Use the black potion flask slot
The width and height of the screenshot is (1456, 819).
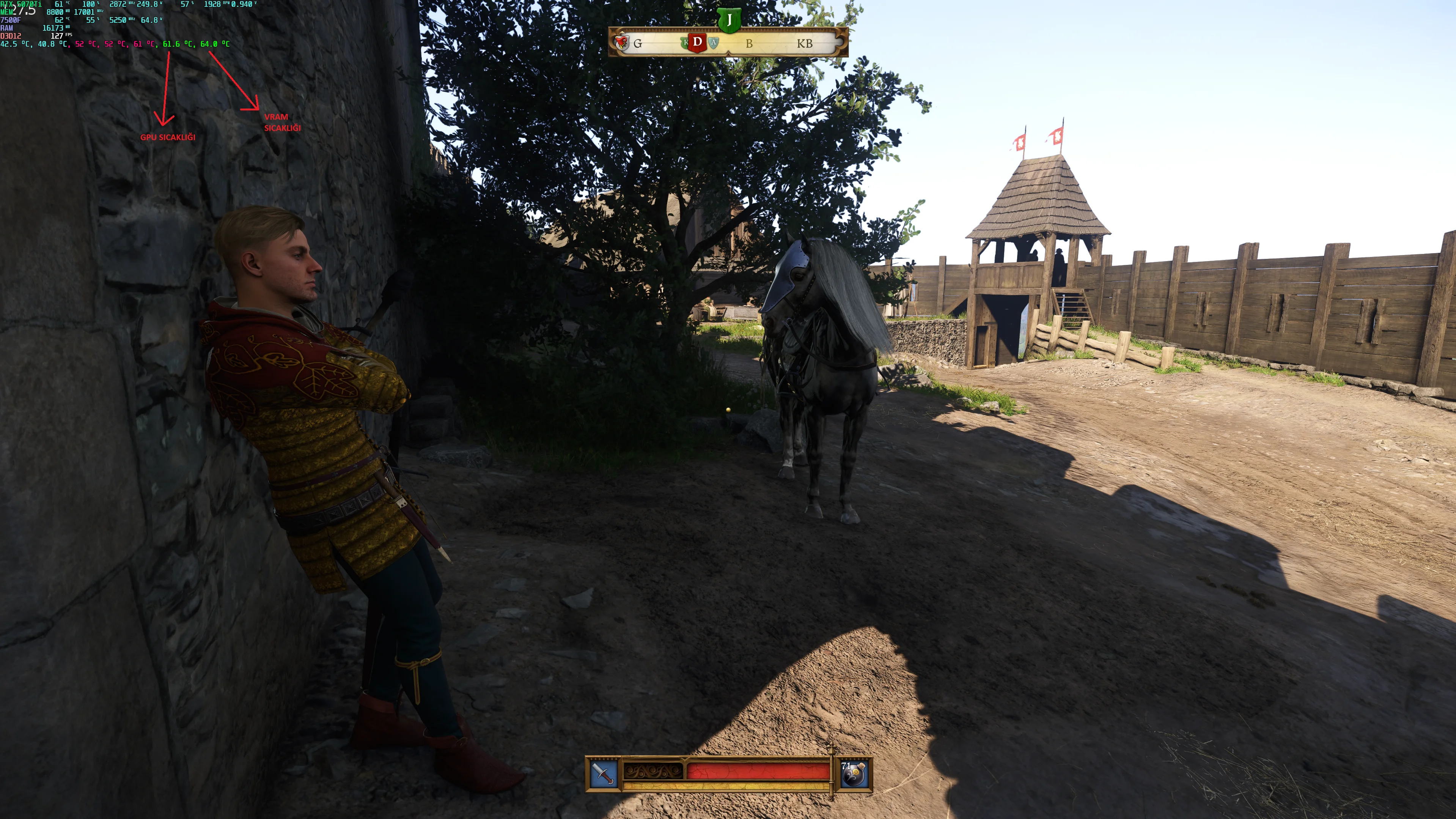pyautogui.click(x=854, y=774)
